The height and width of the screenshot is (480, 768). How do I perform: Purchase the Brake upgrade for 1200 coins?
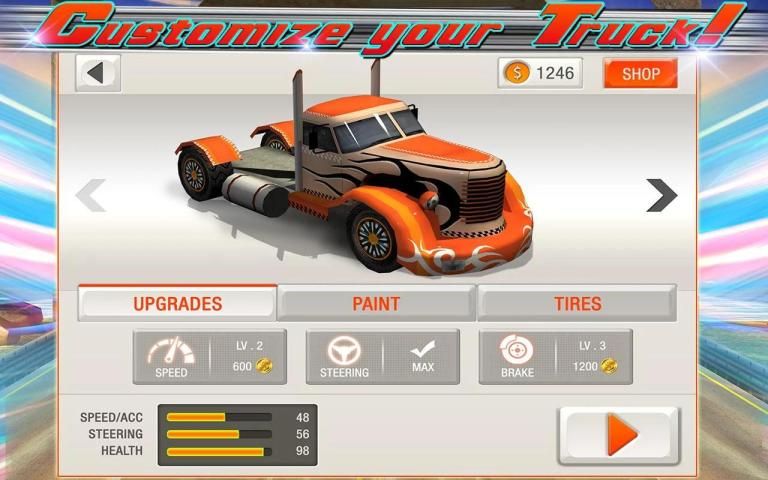click(555, 357)
